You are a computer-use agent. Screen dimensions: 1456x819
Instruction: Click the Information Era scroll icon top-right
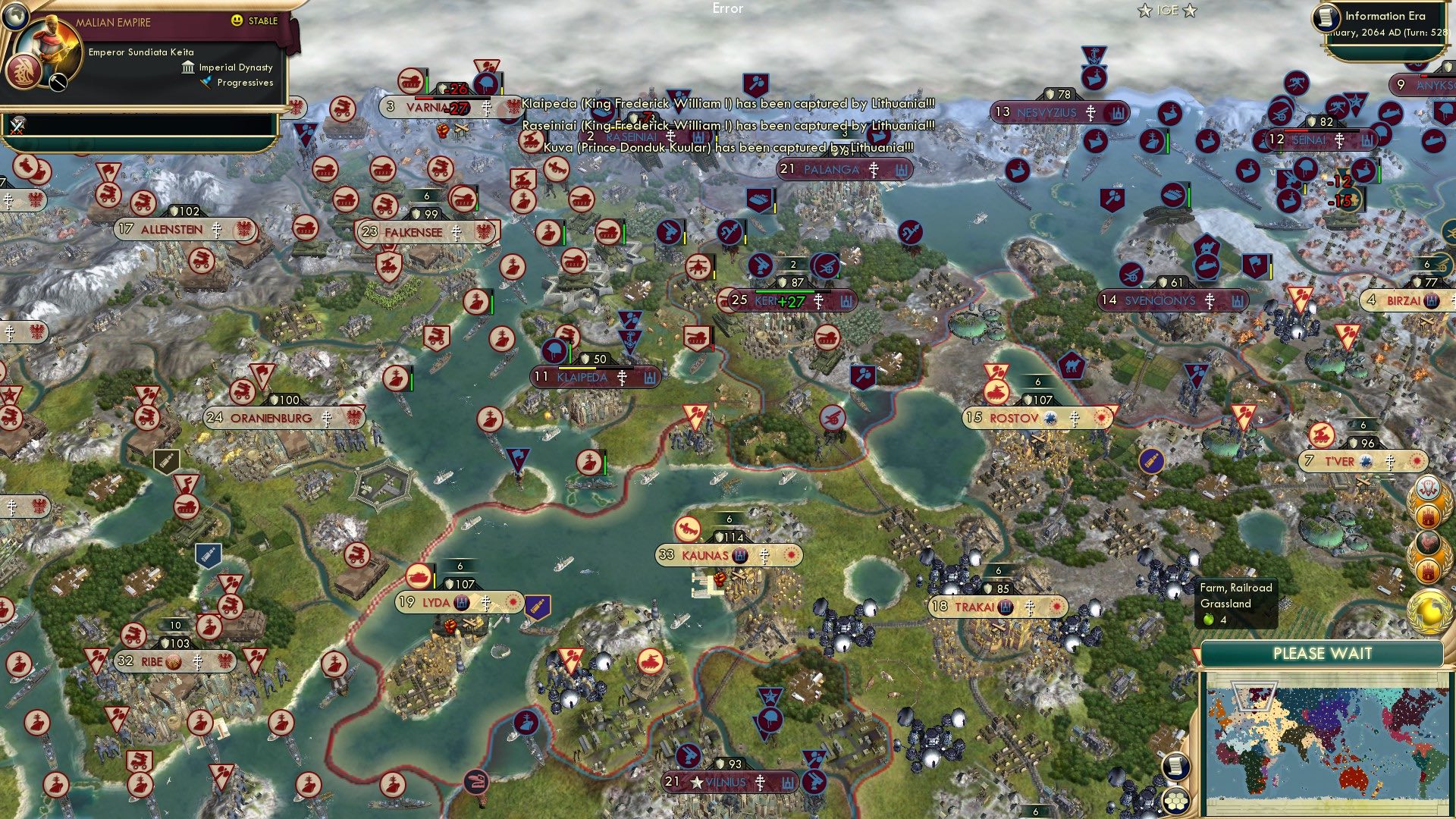1326,18
